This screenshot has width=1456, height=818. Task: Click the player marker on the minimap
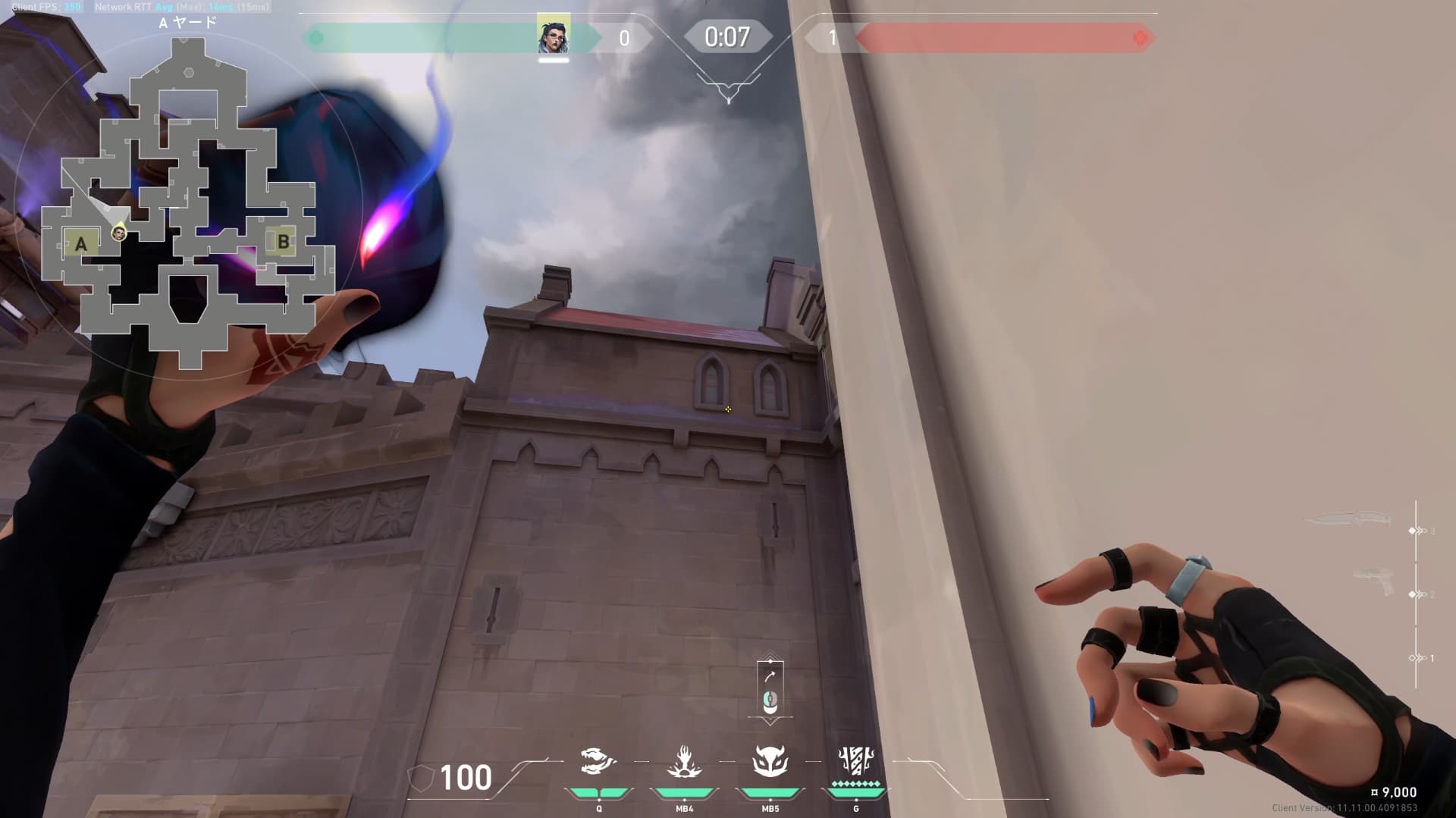pos(118,233)
